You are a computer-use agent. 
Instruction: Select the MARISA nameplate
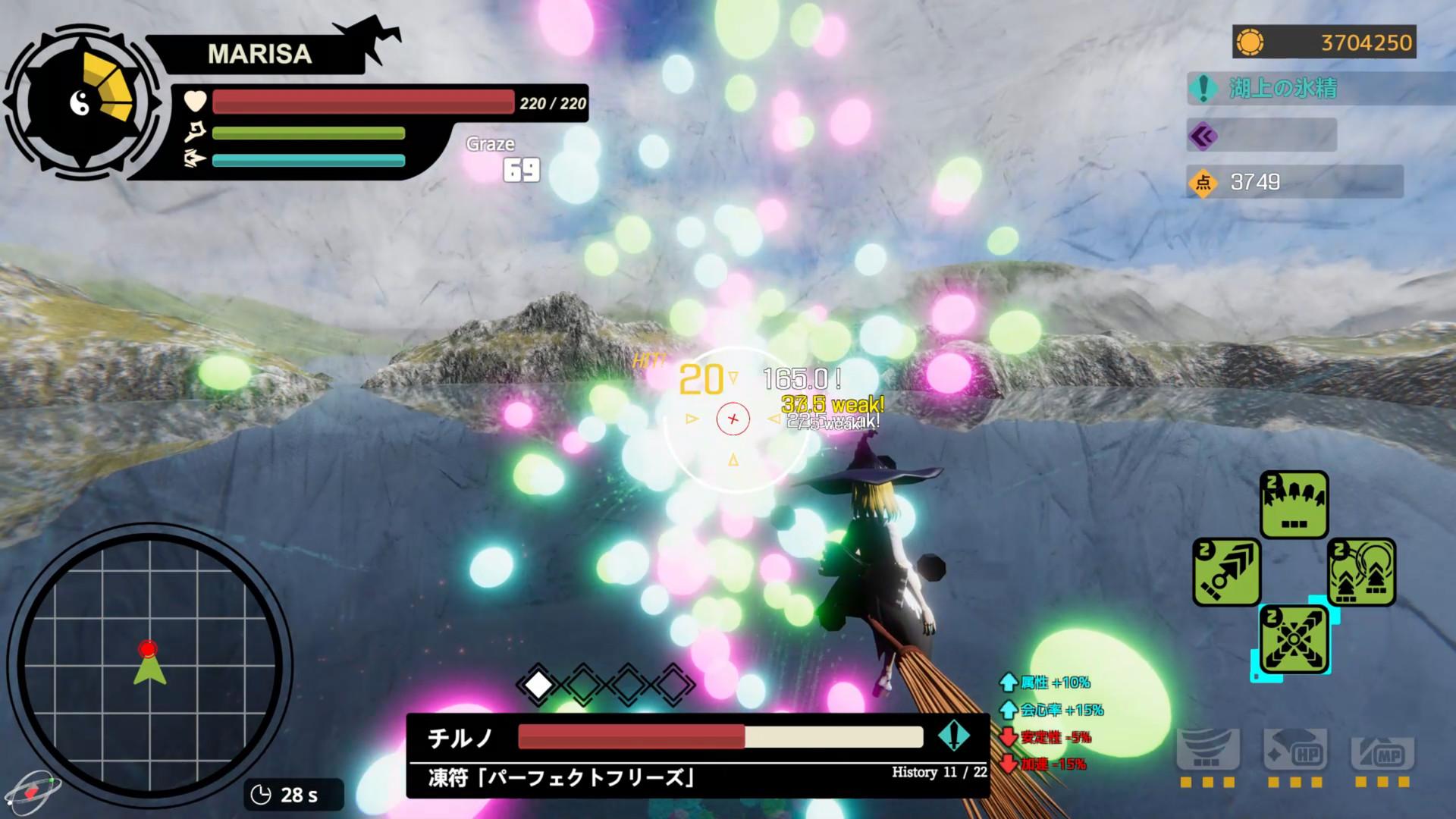tap(262, 52)
